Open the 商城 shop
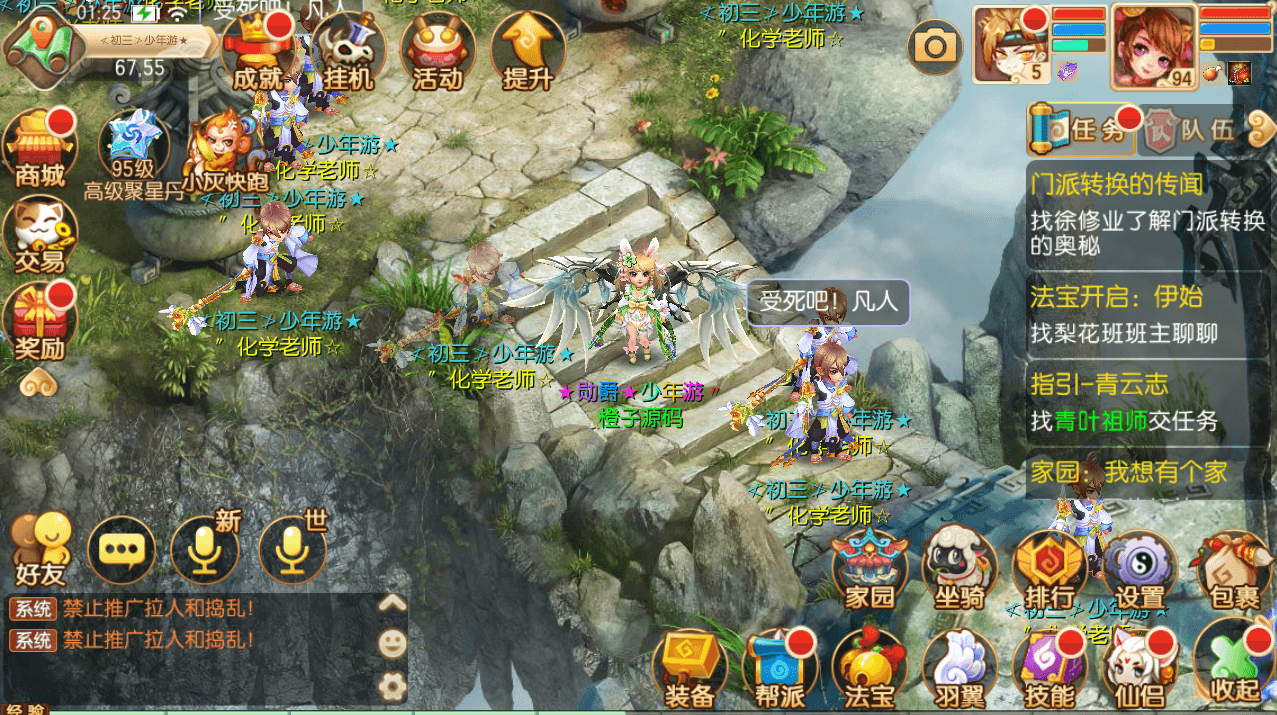This screenshot has width=1277, height=715. 40,147
